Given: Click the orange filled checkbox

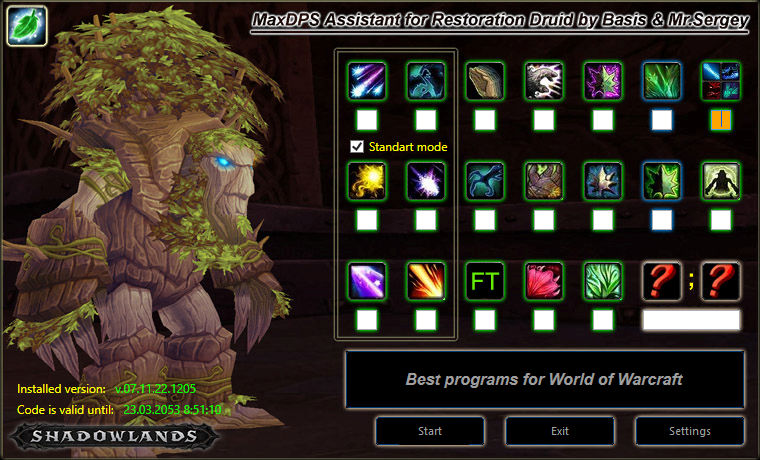Looking at the screenshot, I should [721, 120].
